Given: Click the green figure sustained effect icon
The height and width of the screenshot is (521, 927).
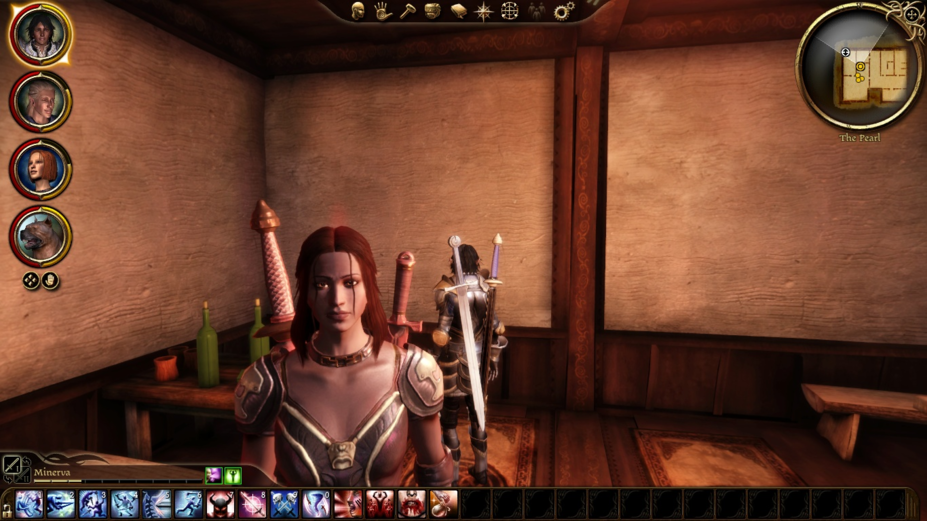Looking at the screenshot, I should pyautogui.click(x=232, y=476).
